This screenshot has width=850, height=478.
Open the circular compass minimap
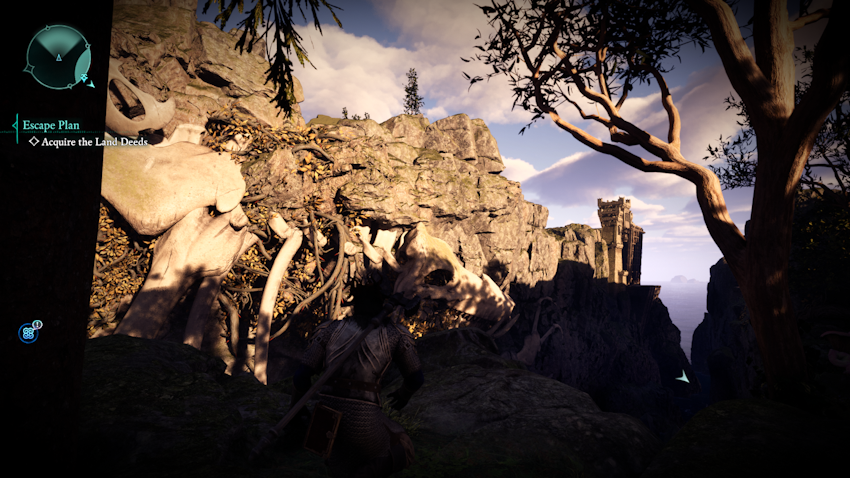[x=58, y=57]
